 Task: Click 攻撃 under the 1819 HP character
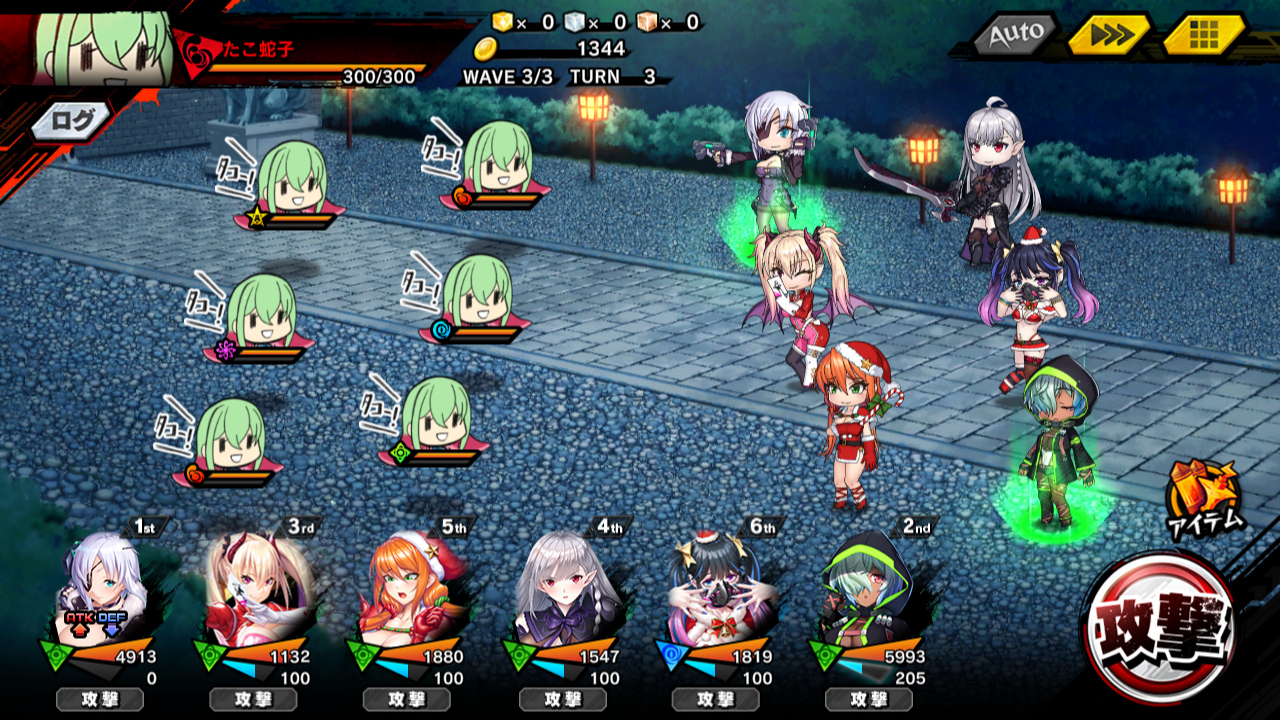714,699
